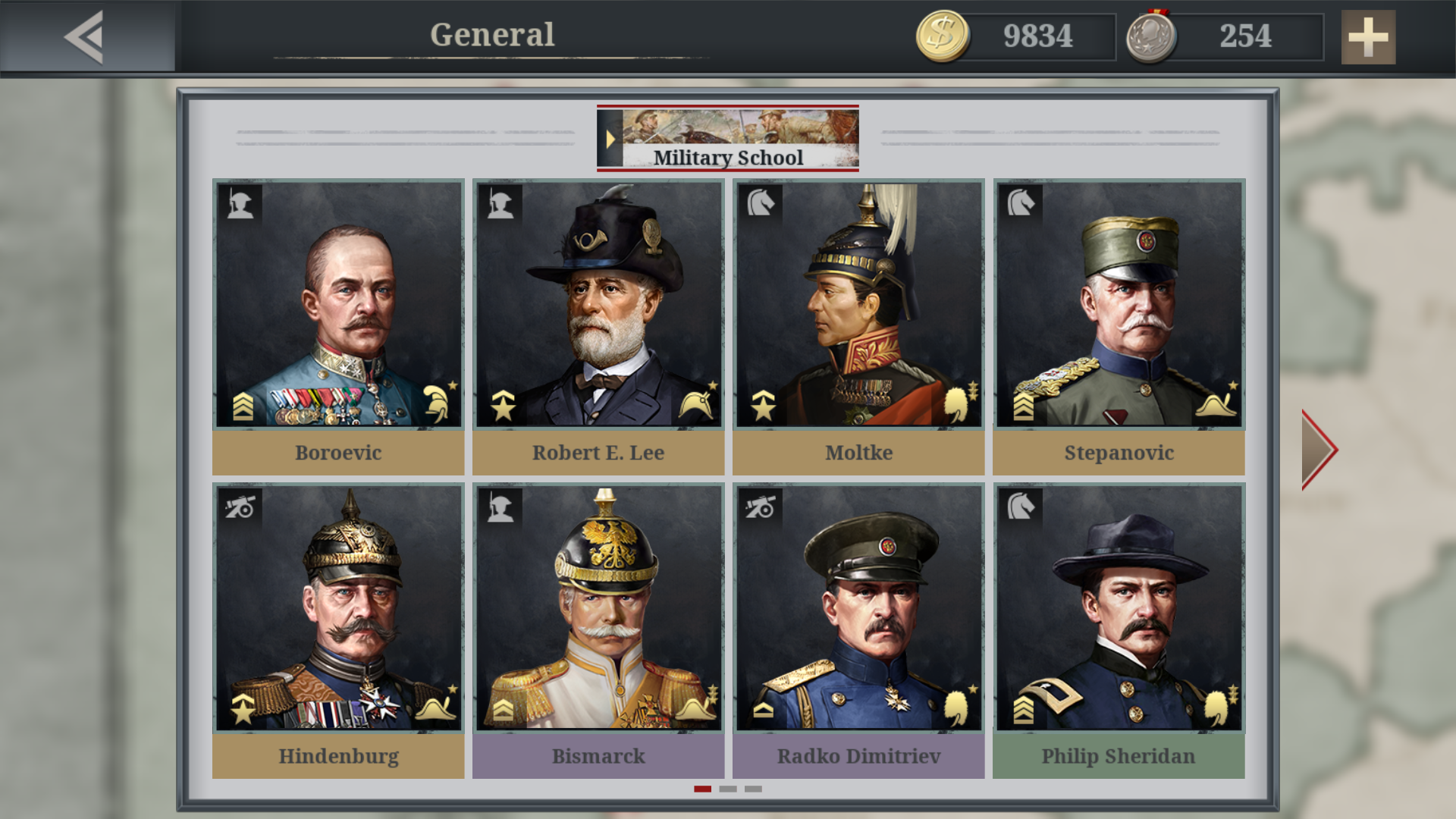Image resolution: width=1456 pixels, height=819 pixels.
Task: Click the second page indicator dot
Action: pos(729,789)
